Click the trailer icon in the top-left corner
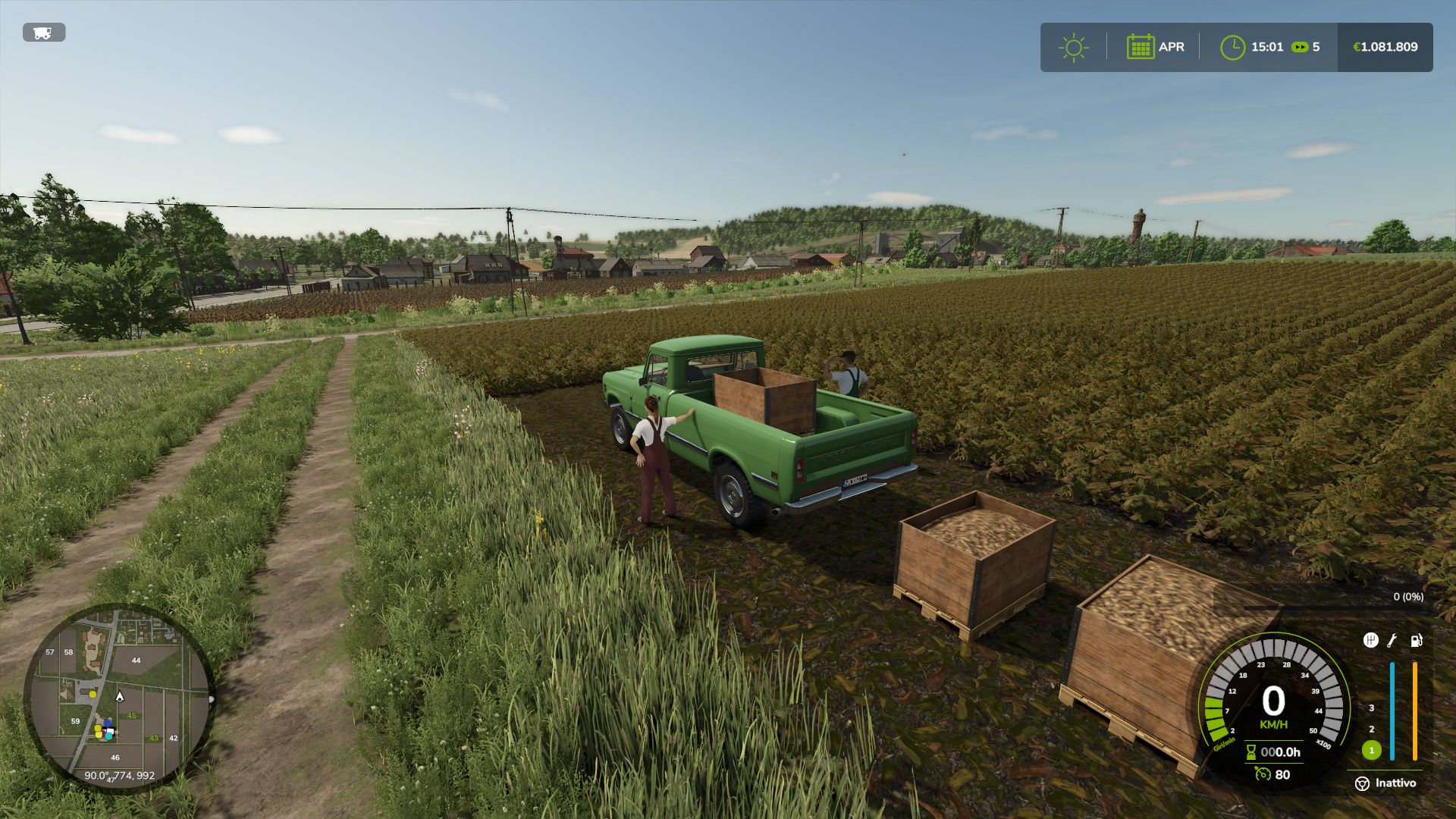This screenshot has width=1456, height=819. click(x=42, y=33)
